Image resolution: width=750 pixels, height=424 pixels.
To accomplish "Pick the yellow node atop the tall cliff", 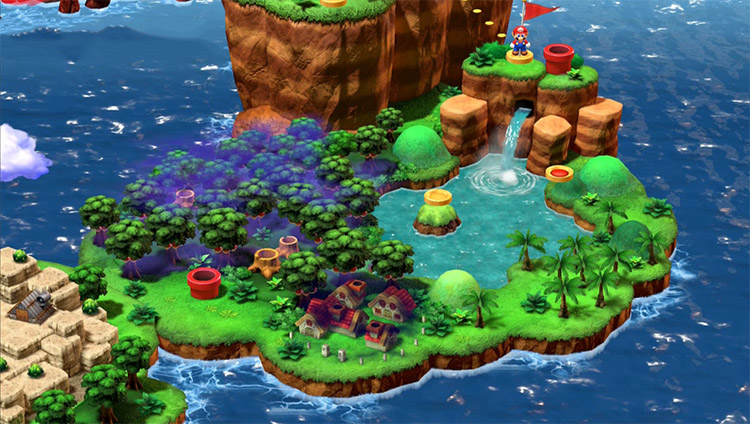I will pyautogui.click(x=334, y=3).
